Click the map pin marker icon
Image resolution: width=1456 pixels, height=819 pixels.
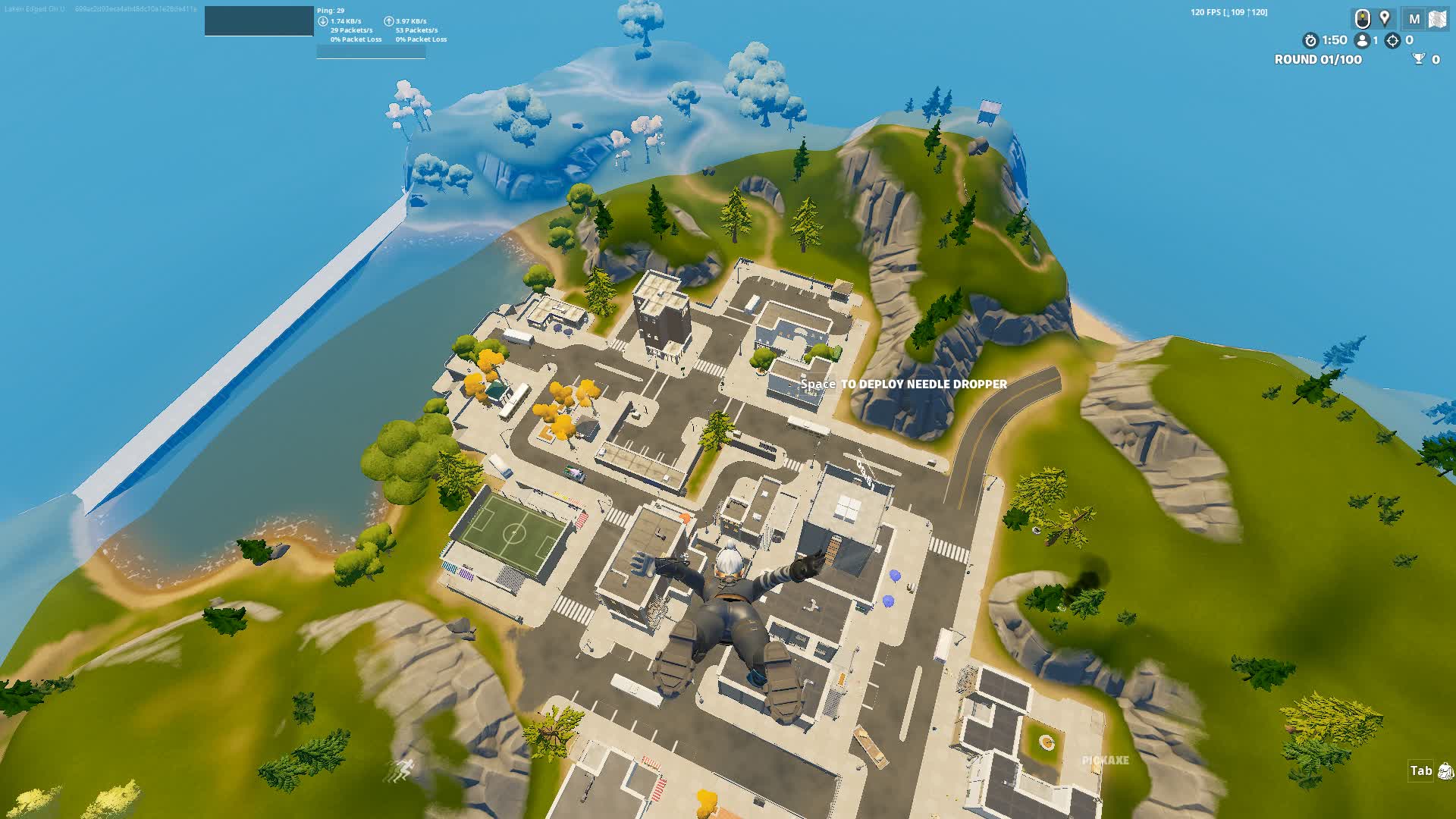click(x=1385, y=18)
